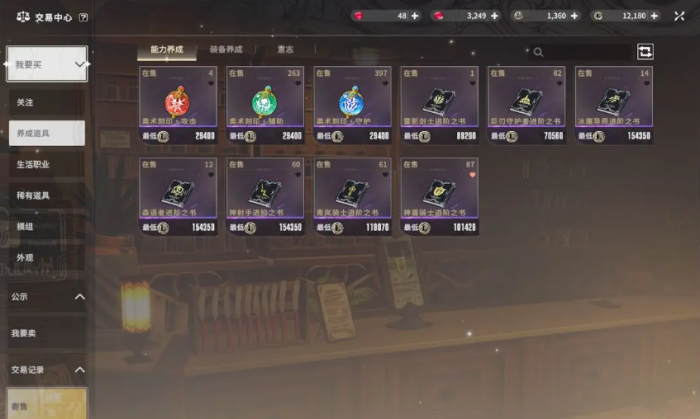Choose the 森语者进阶之书 listing
Image resolution: width=700 pixels, height=419 pixels.
178,196
